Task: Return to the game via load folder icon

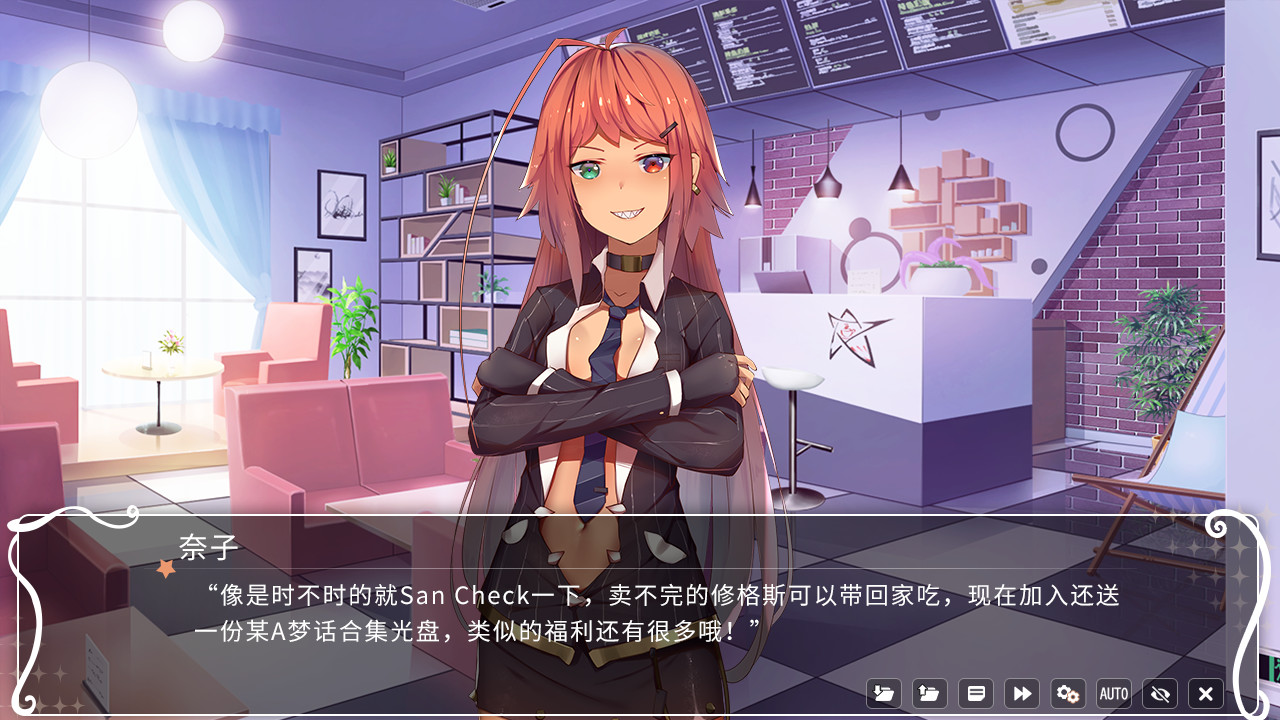Action: 928,693
